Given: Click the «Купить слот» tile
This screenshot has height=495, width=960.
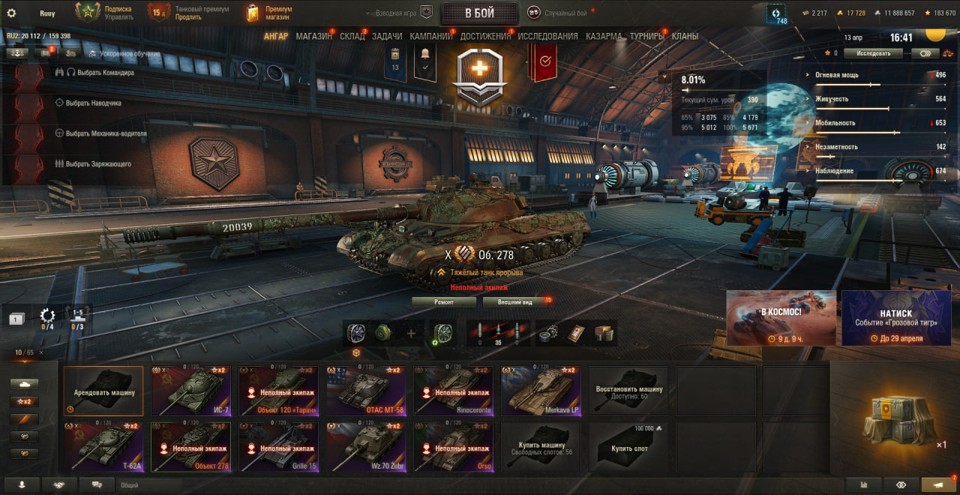Looking at the screenshot, I should pyautogui.click(x=628, y=445).
